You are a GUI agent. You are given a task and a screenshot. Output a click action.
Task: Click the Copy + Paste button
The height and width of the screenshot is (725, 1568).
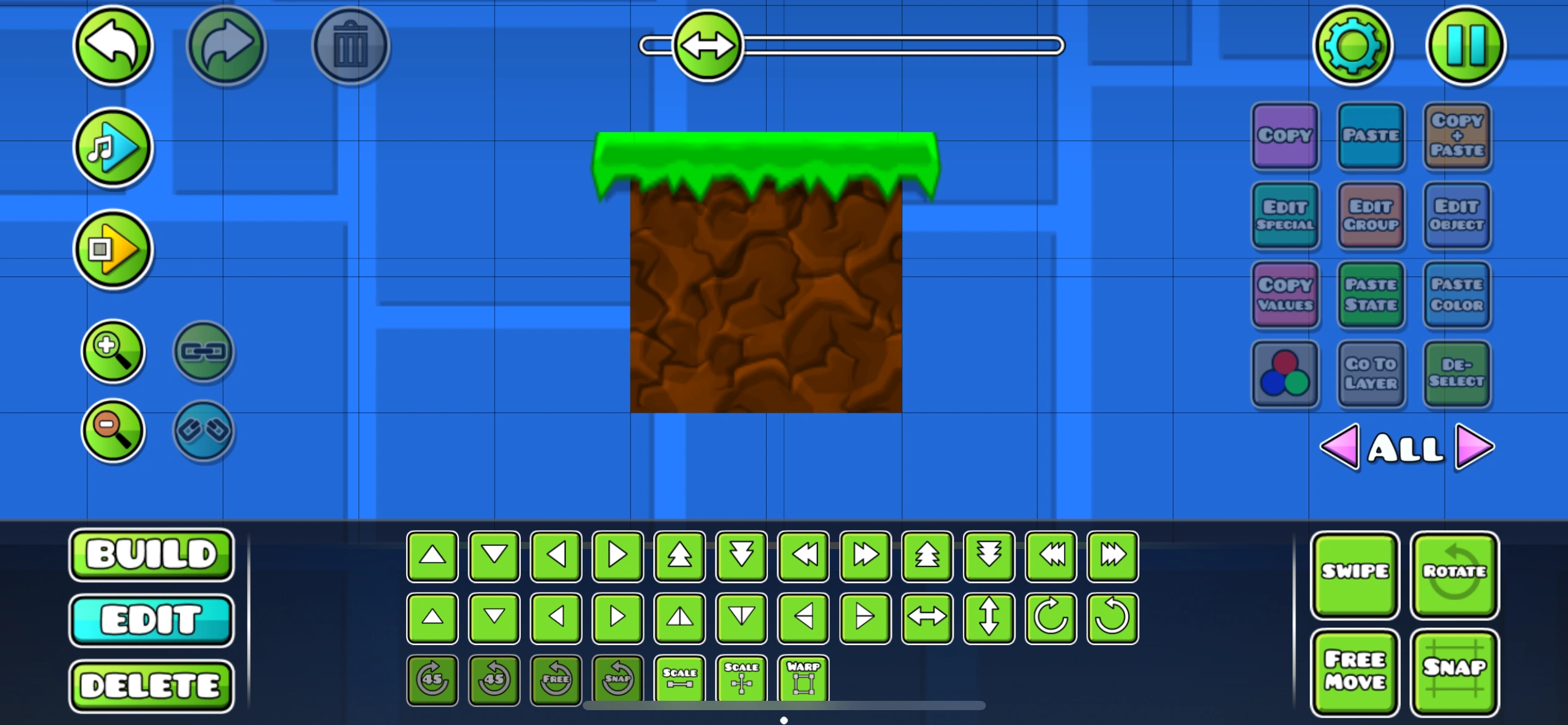coord(1457,136)
